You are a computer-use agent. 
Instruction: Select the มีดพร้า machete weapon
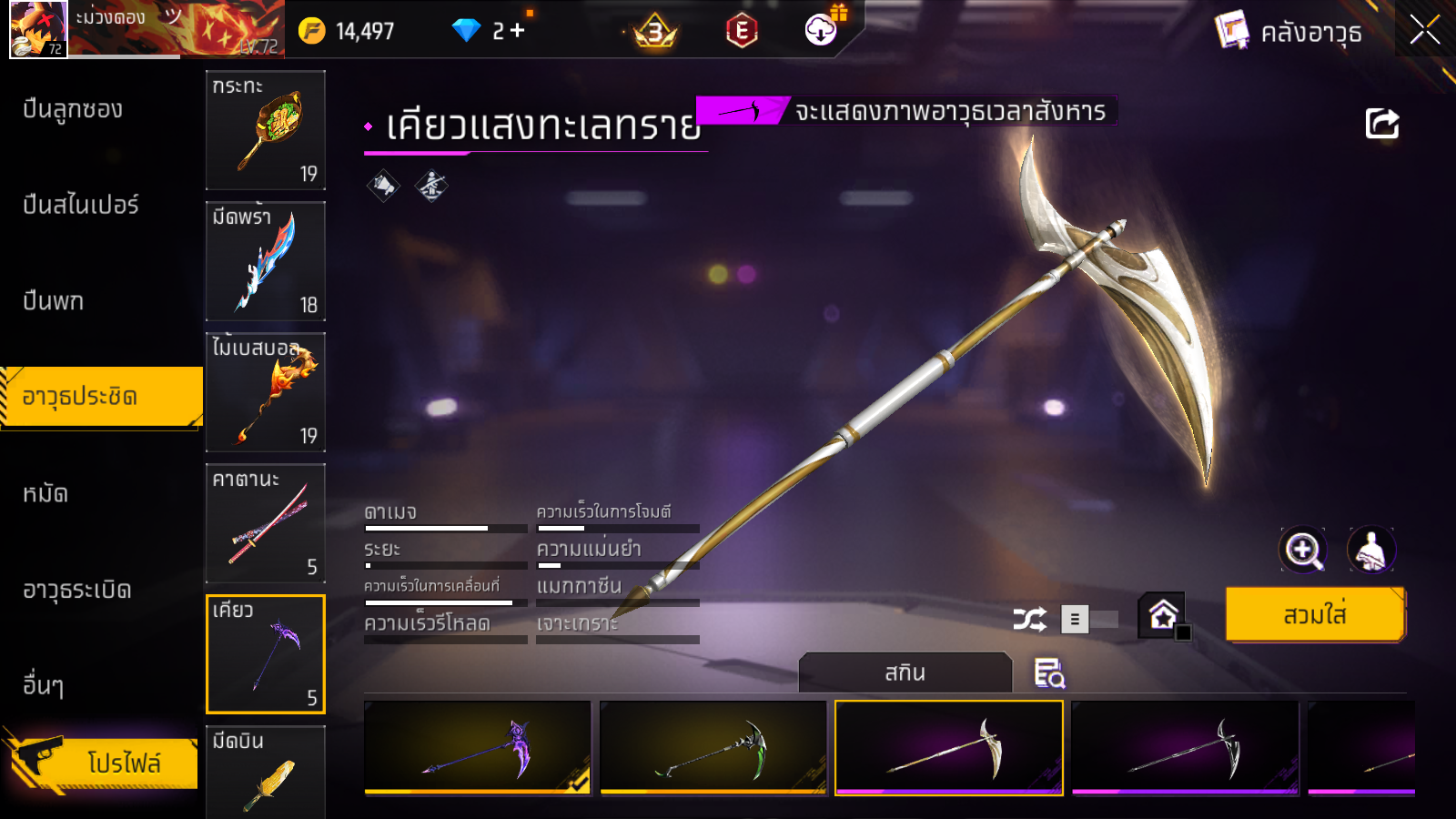pyautogui.click(x=266, y=261)
